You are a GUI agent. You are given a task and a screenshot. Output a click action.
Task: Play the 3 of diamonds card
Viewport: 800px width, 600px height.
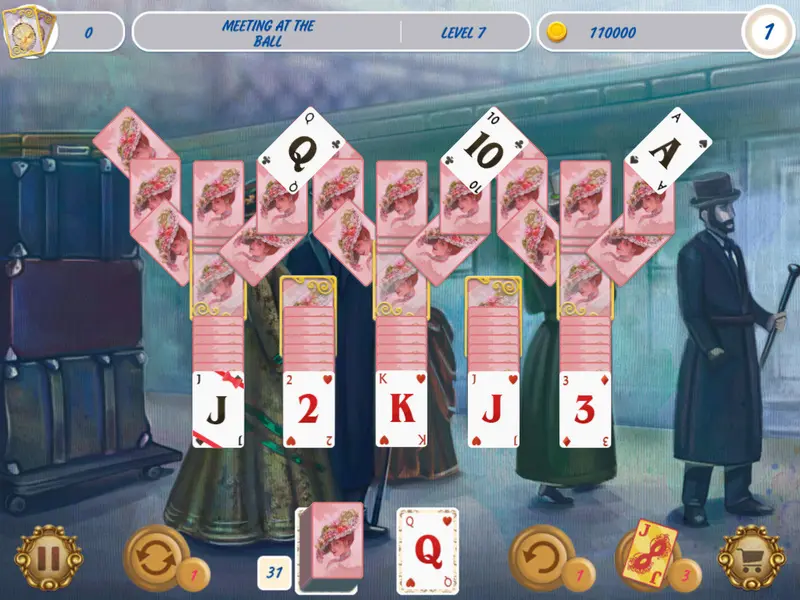[x=584, y=409]
